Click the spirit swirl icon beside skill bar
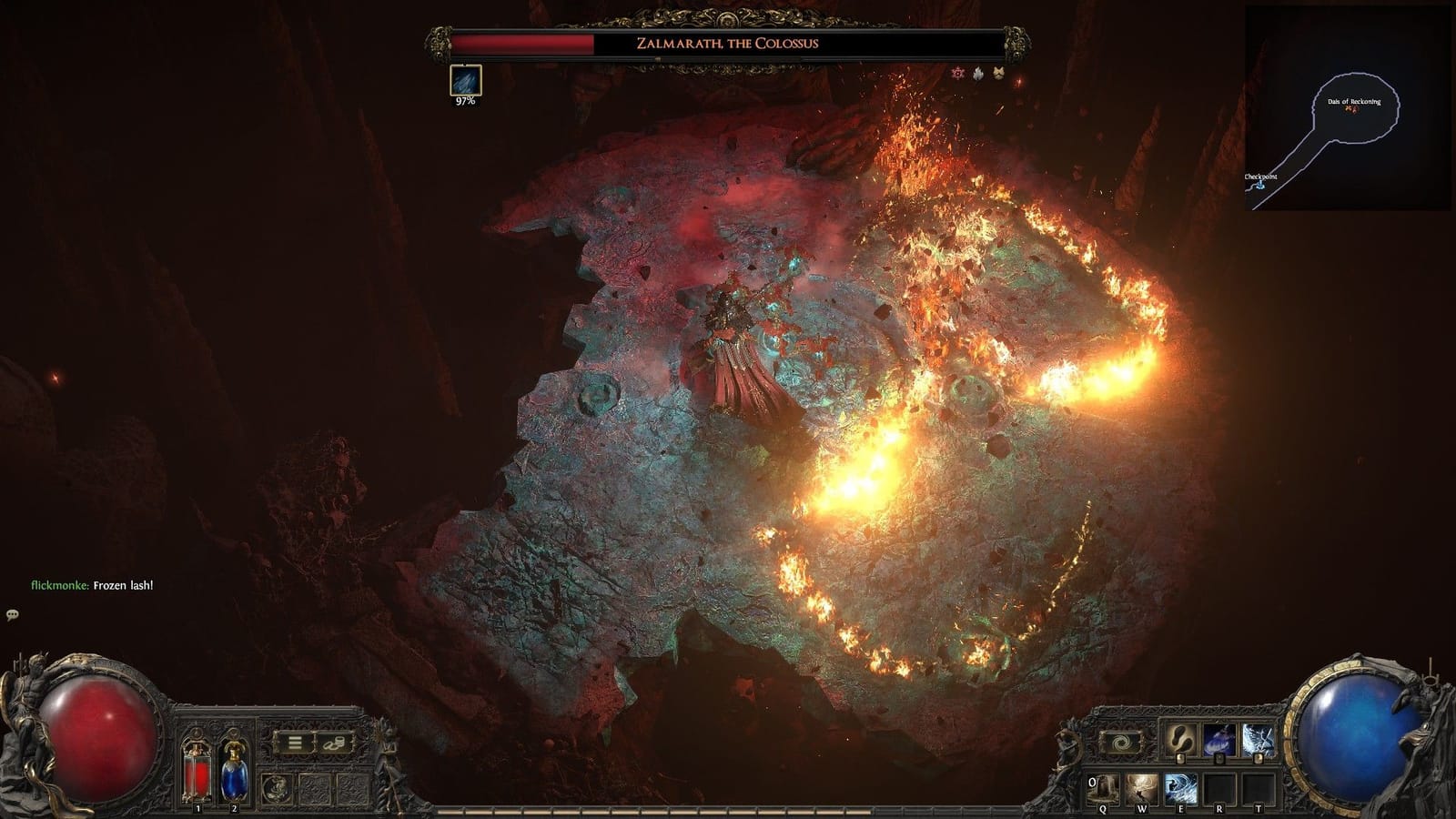Image resolution: width=1456 pixels, height=819 pixels. pyautogui.click(x=1119, y=741)
